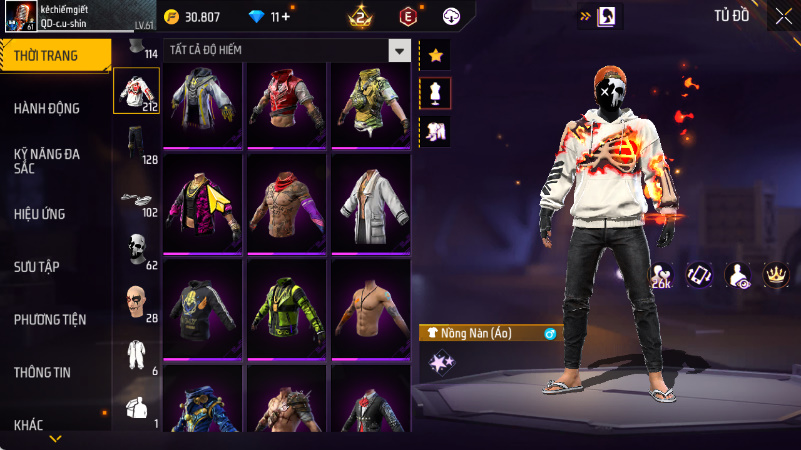Switch to the SƯU TẬP section
801x450 pixels.
click(x=38, y=266)
